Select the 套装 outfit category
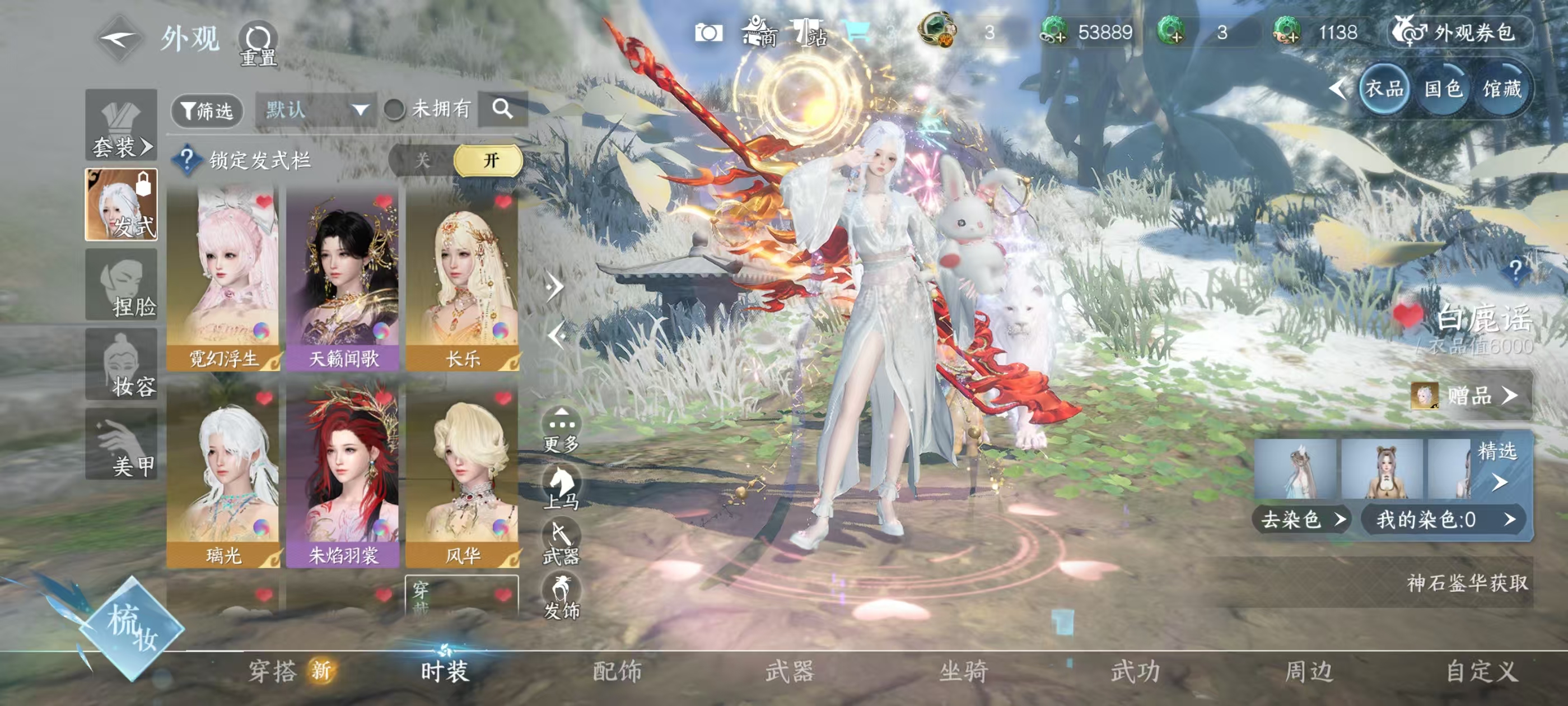Screen dimensions: 1568x706 pyautogui.click(x=121, y=126)
